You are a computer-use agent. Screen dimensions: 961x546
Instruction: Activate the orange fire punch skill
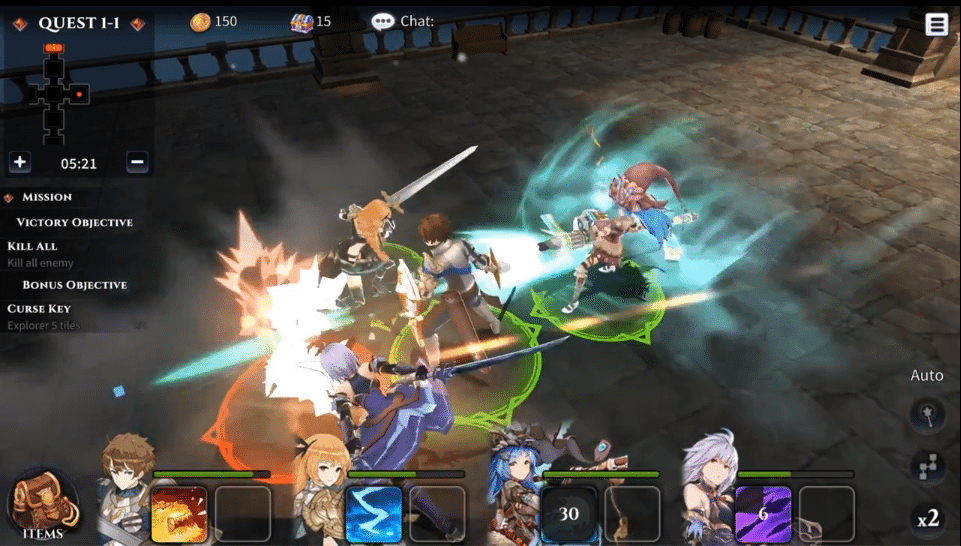179,514
